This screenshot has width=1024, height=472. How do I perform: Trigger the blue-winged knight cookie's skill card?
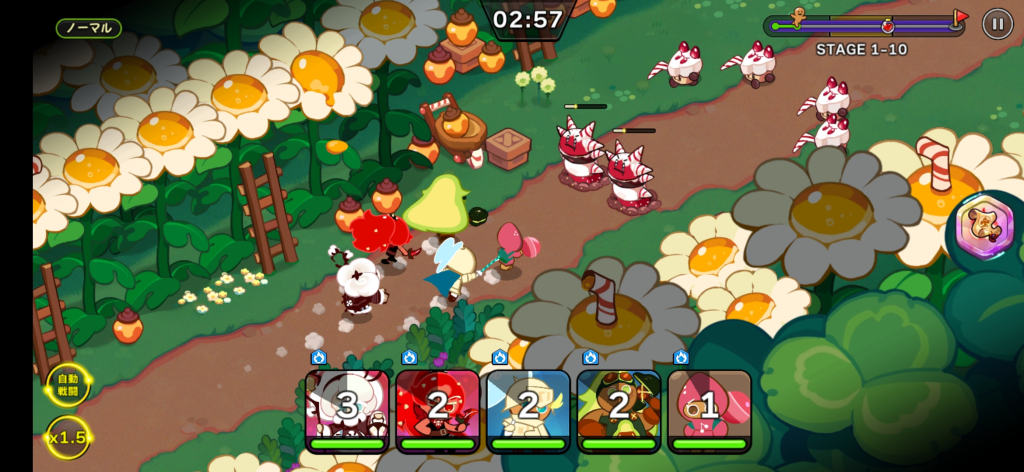(x=528, y=409)
